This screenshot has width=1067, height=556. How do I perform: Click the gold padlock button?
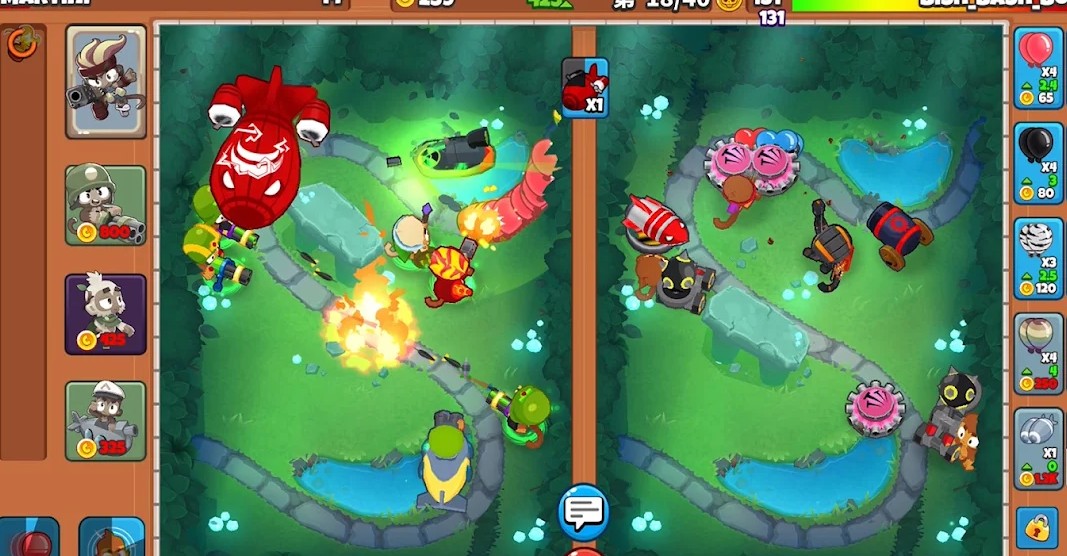pos(1037,526)
